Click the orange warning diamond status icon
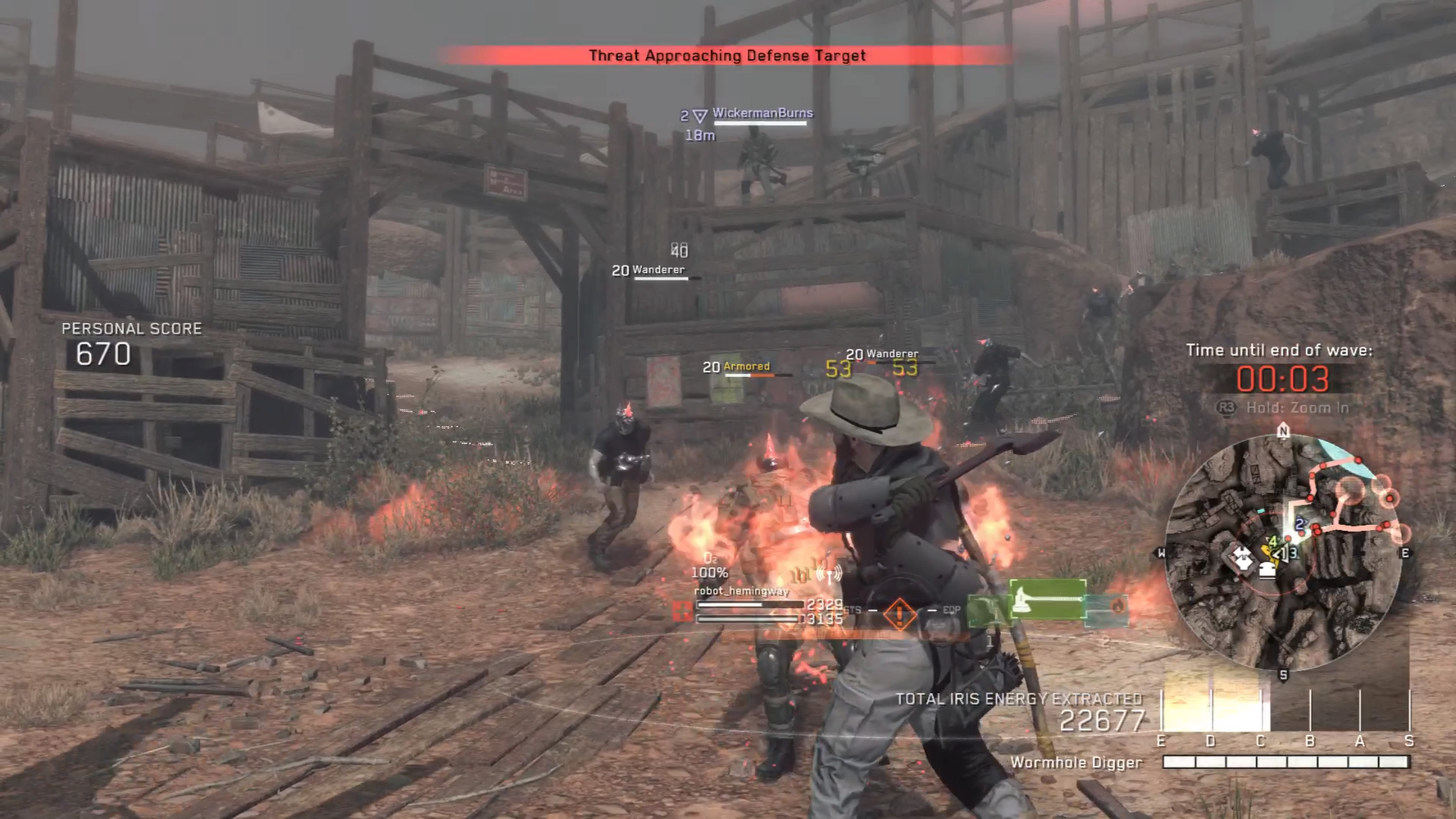Screen dimensions: 1456x819 [899, 613]
